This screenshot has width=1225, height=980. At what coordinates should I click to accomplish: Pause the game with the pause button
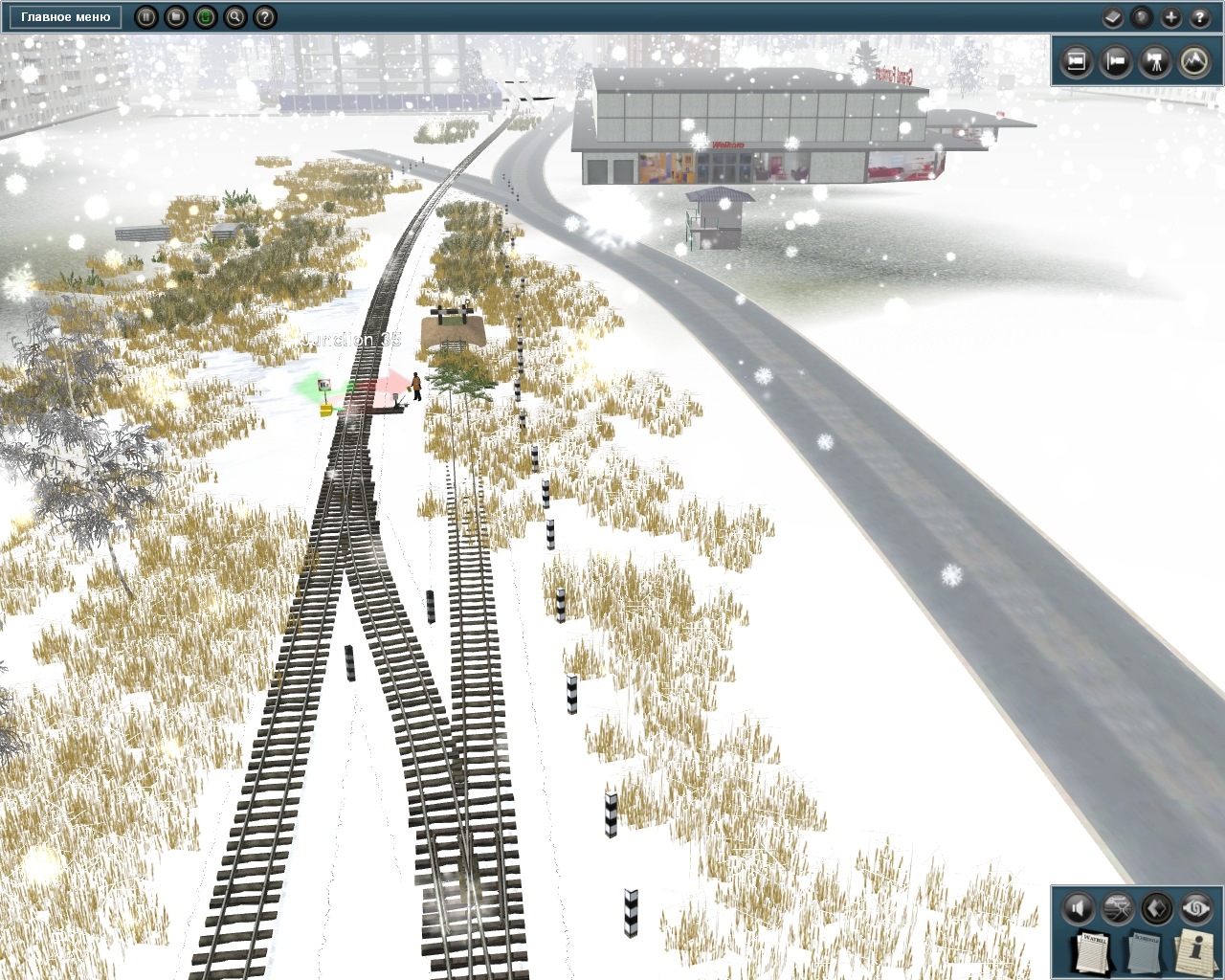coord(145,17)
